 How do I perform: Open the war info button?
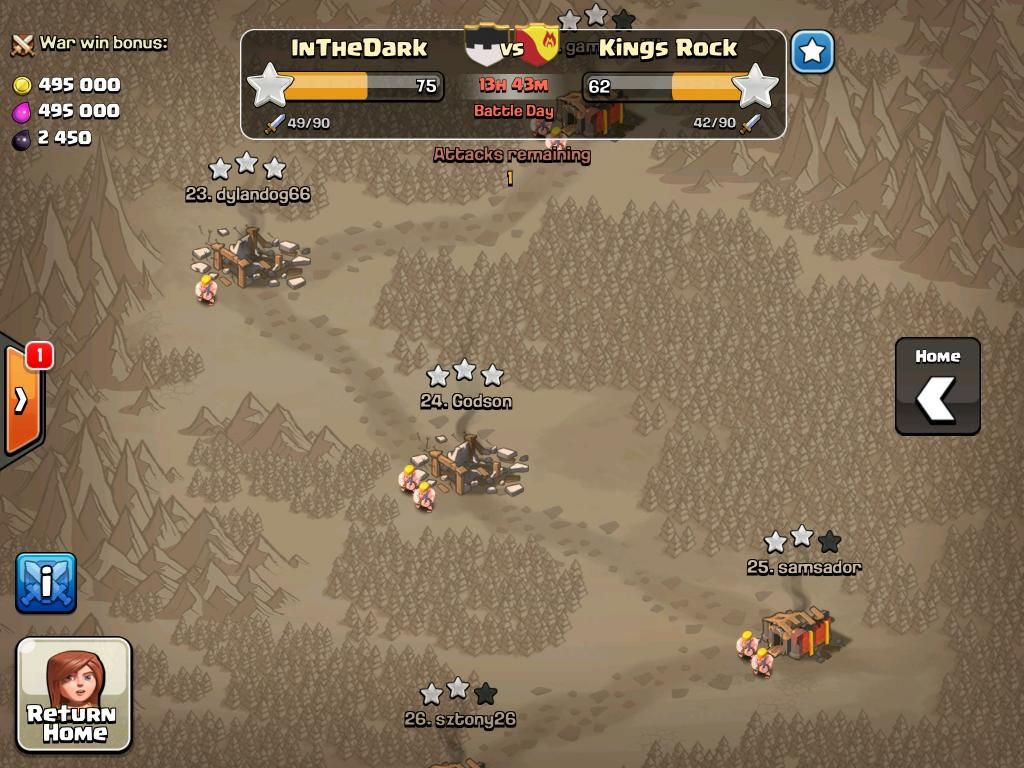pos(46,582)
